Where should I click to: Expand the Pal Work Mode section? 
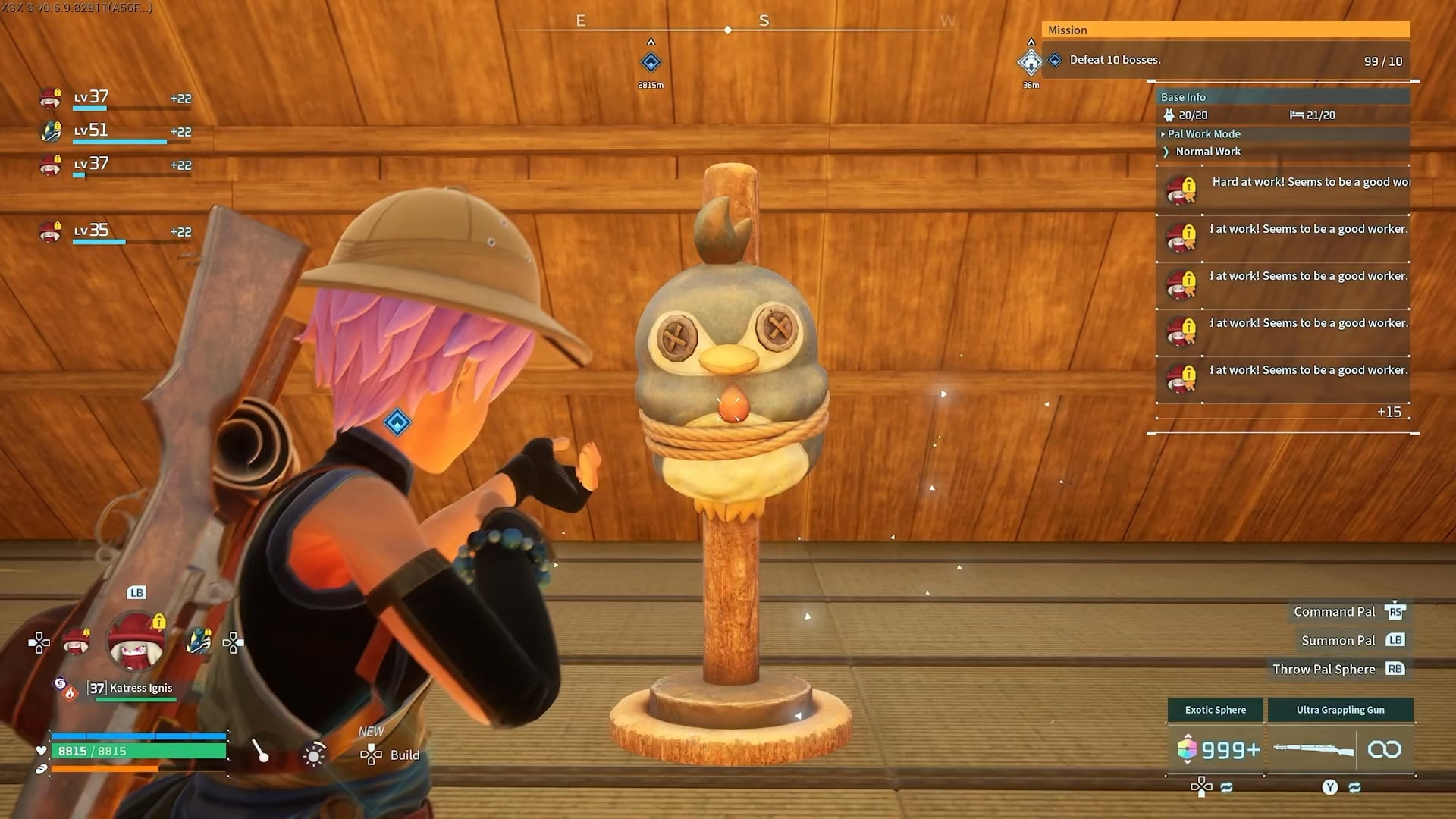click(x=1203, y=133)
